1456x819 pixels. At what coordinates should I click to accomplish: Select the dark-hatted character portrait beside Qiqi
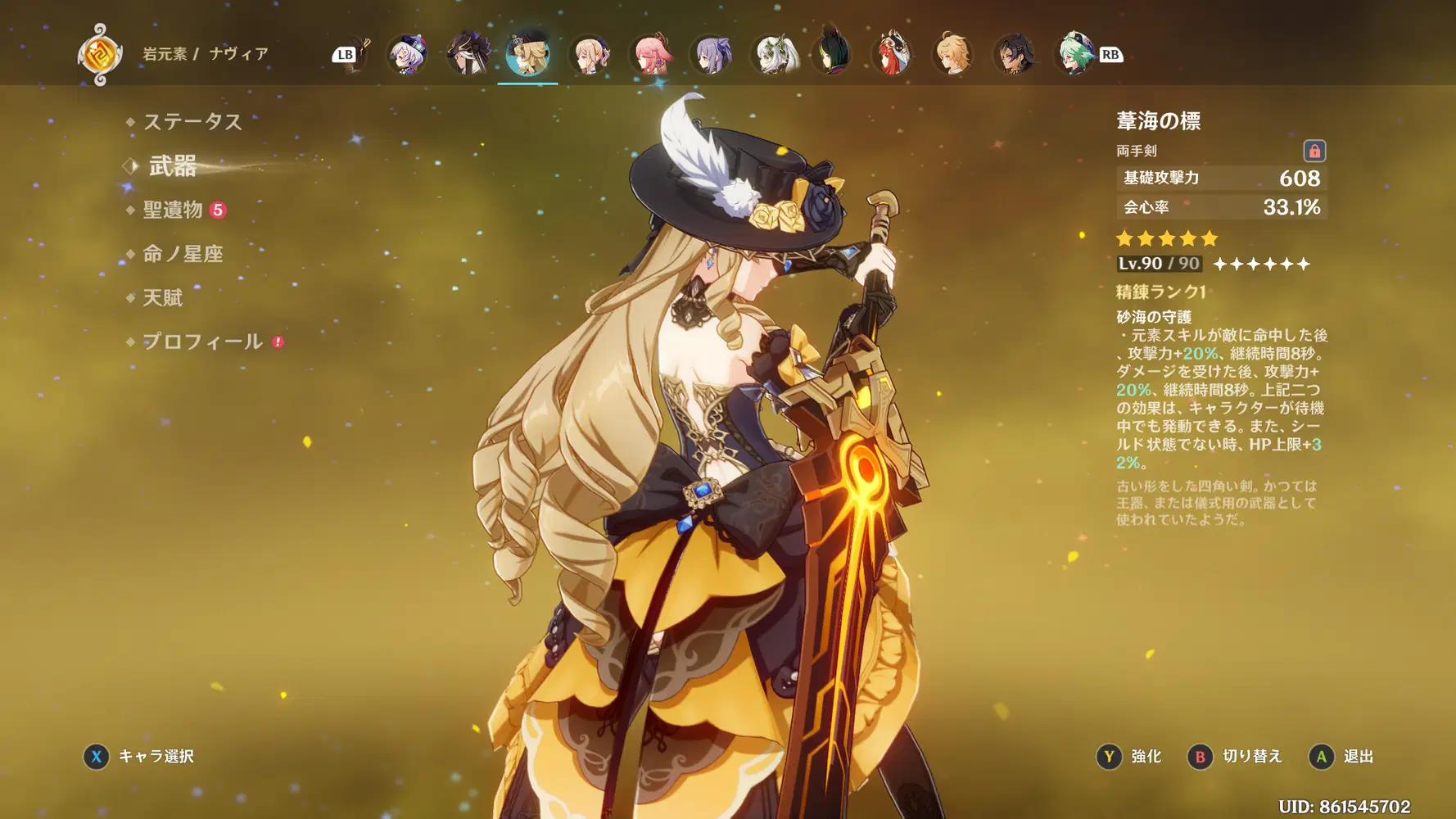[x=468, y=54]
